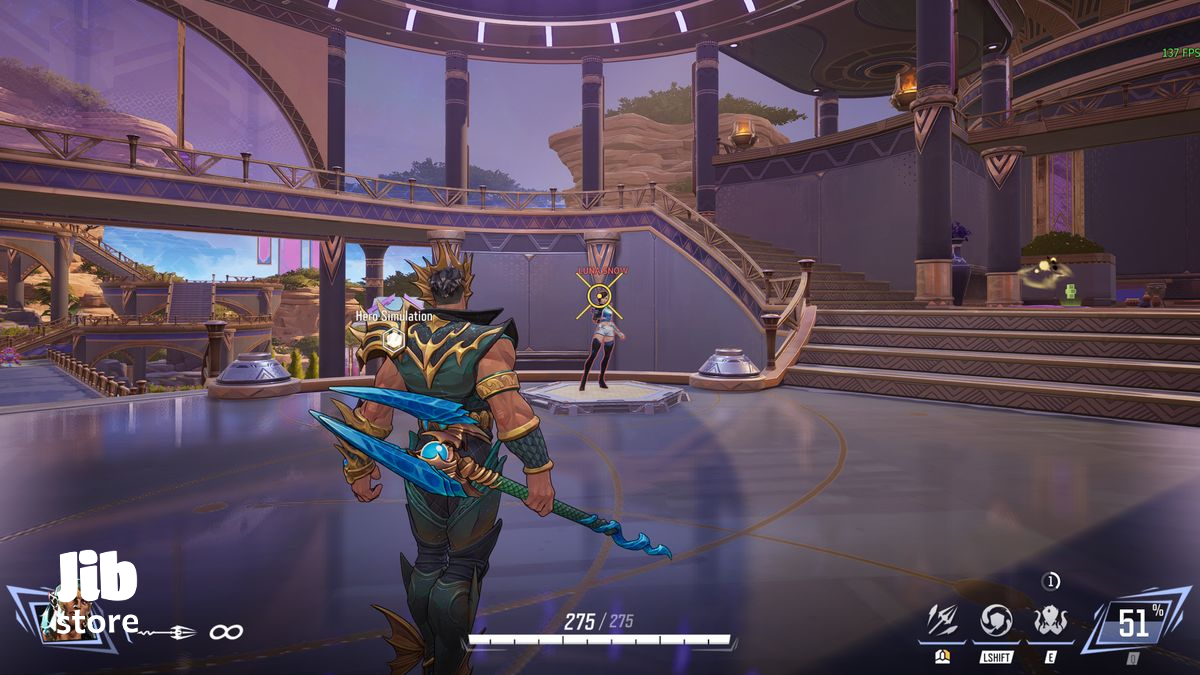Select the trident weapon icon
The width and height of the screenshot is (1200, 675).
(x=167, y=632)
